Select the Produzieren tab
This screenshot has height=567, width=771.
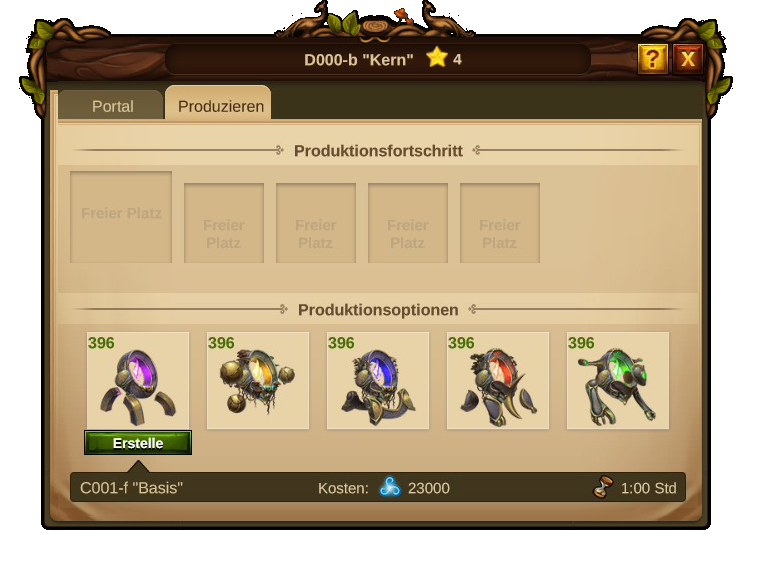coord(221,106)
